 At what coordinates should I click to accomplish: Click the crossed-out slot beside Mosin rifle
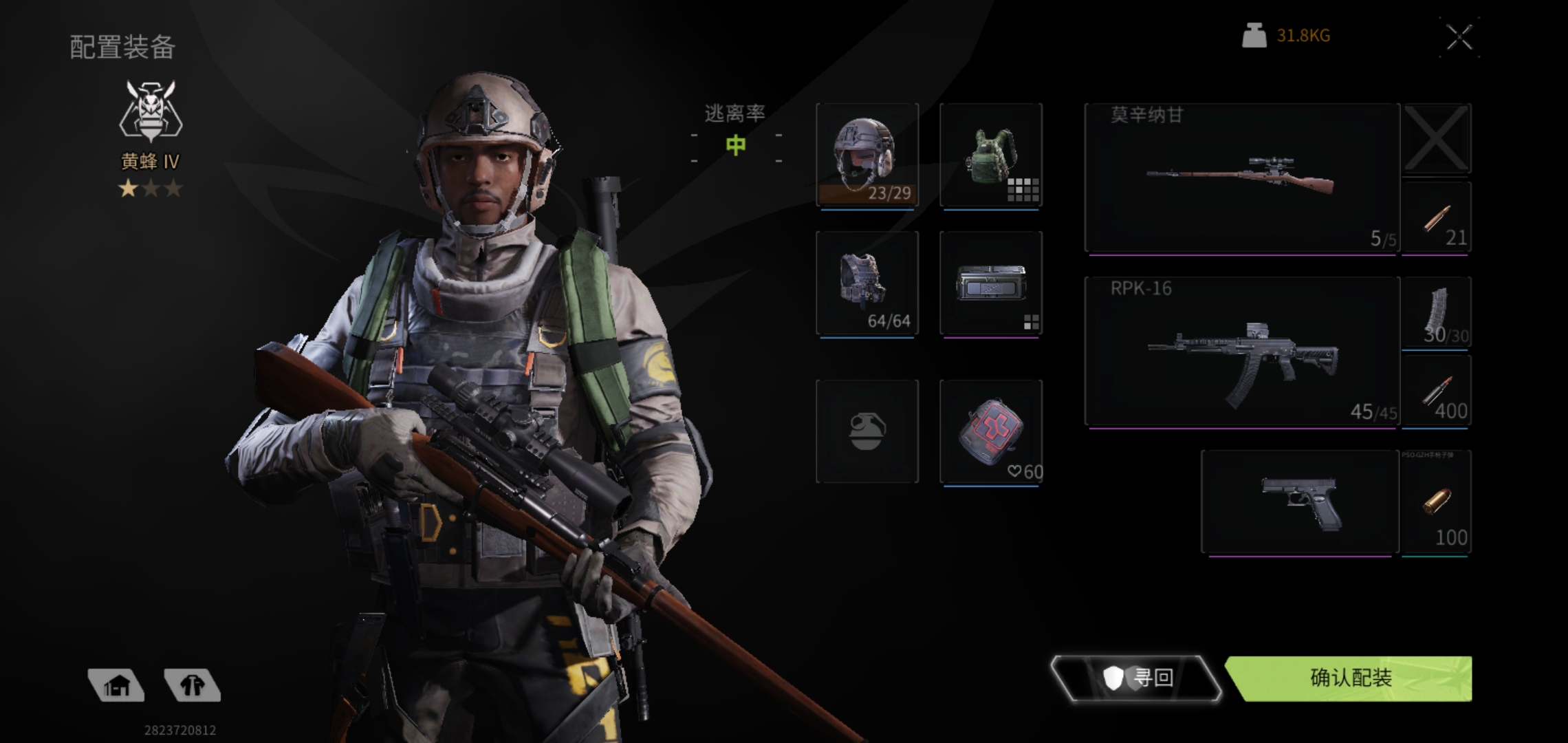pos(1436,138)
